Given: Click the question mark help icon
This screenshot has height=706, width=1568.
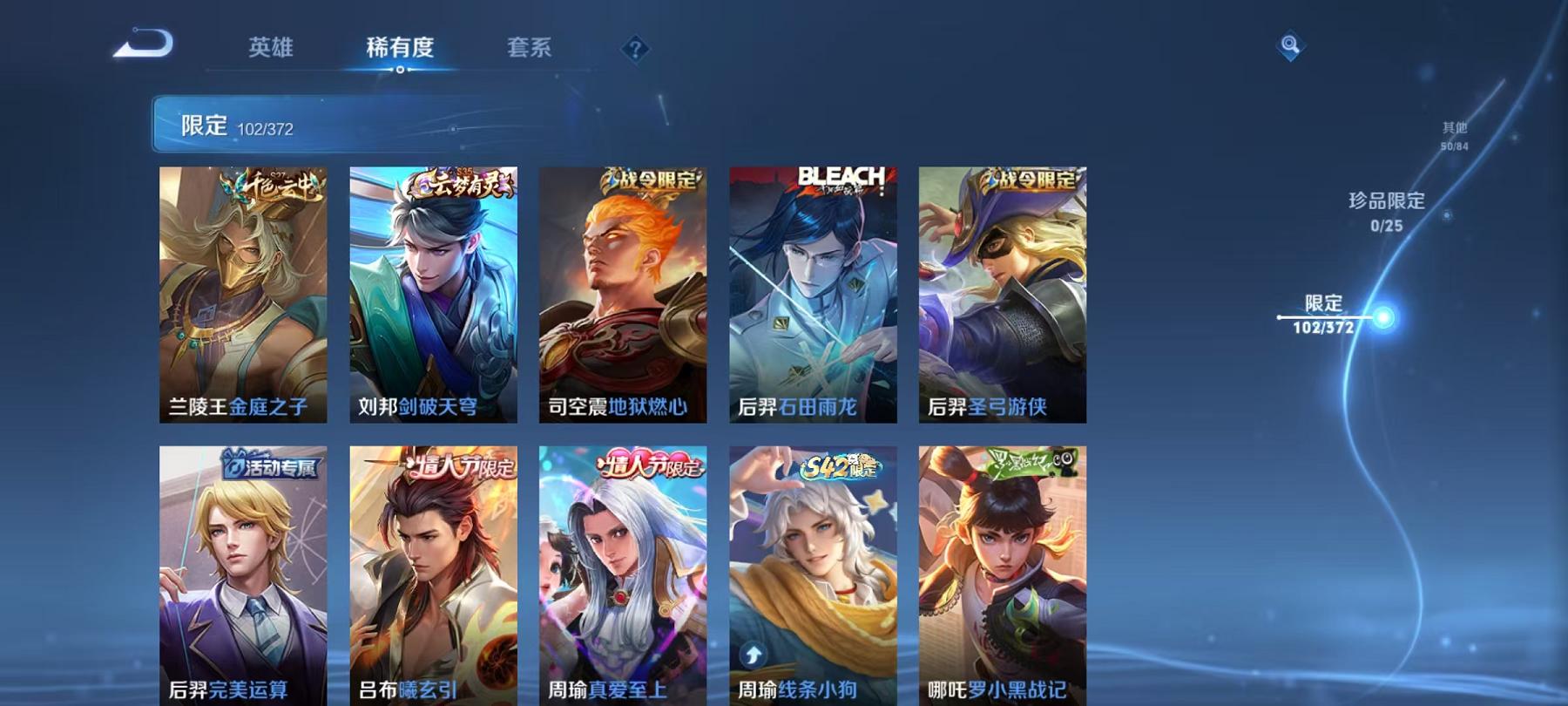Looking at the screenshot, I should 635,50.
